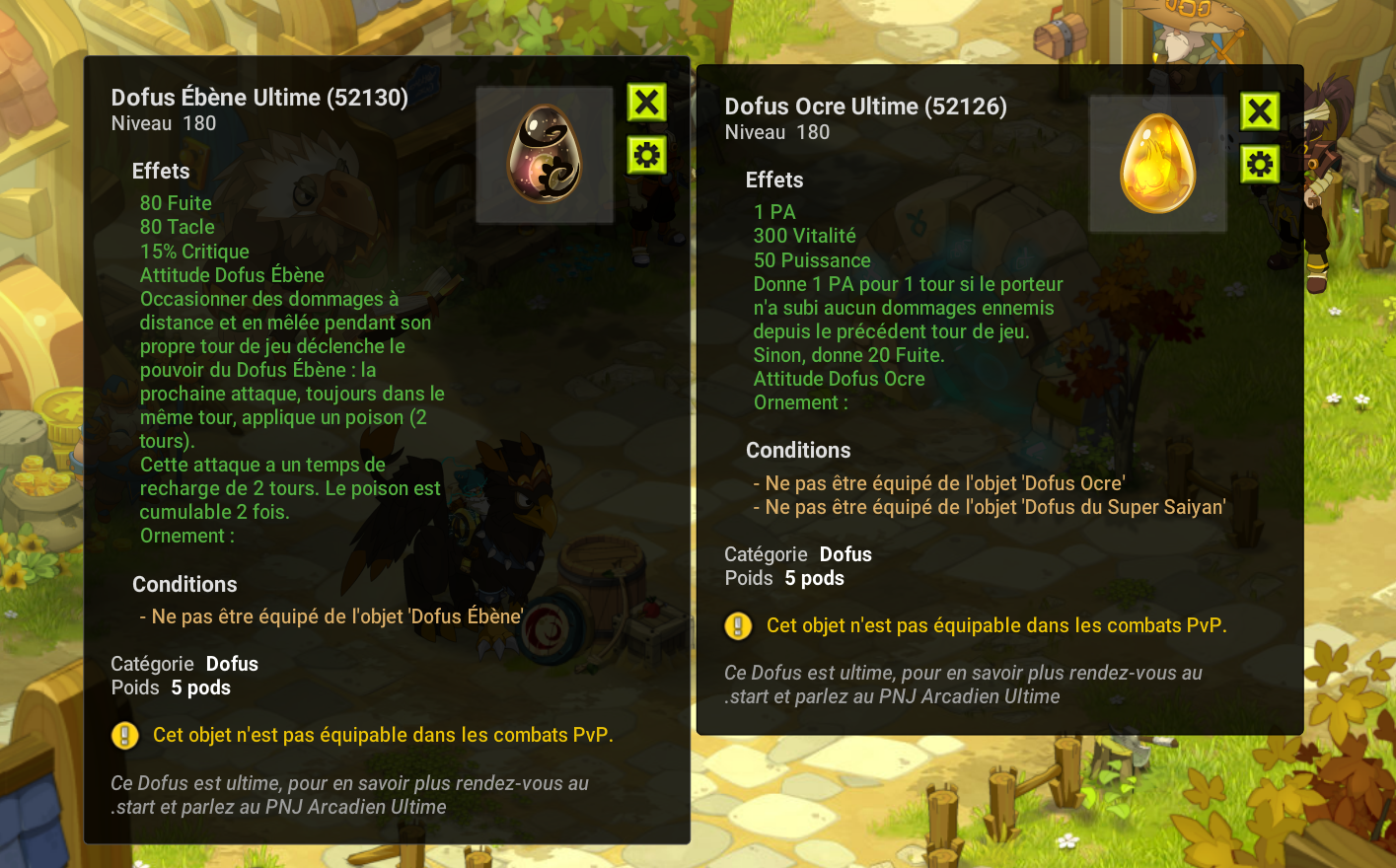Select the golden Dofus Ocre Ultime egg
Screen dimensions: 1396x868
point(1157,164)
